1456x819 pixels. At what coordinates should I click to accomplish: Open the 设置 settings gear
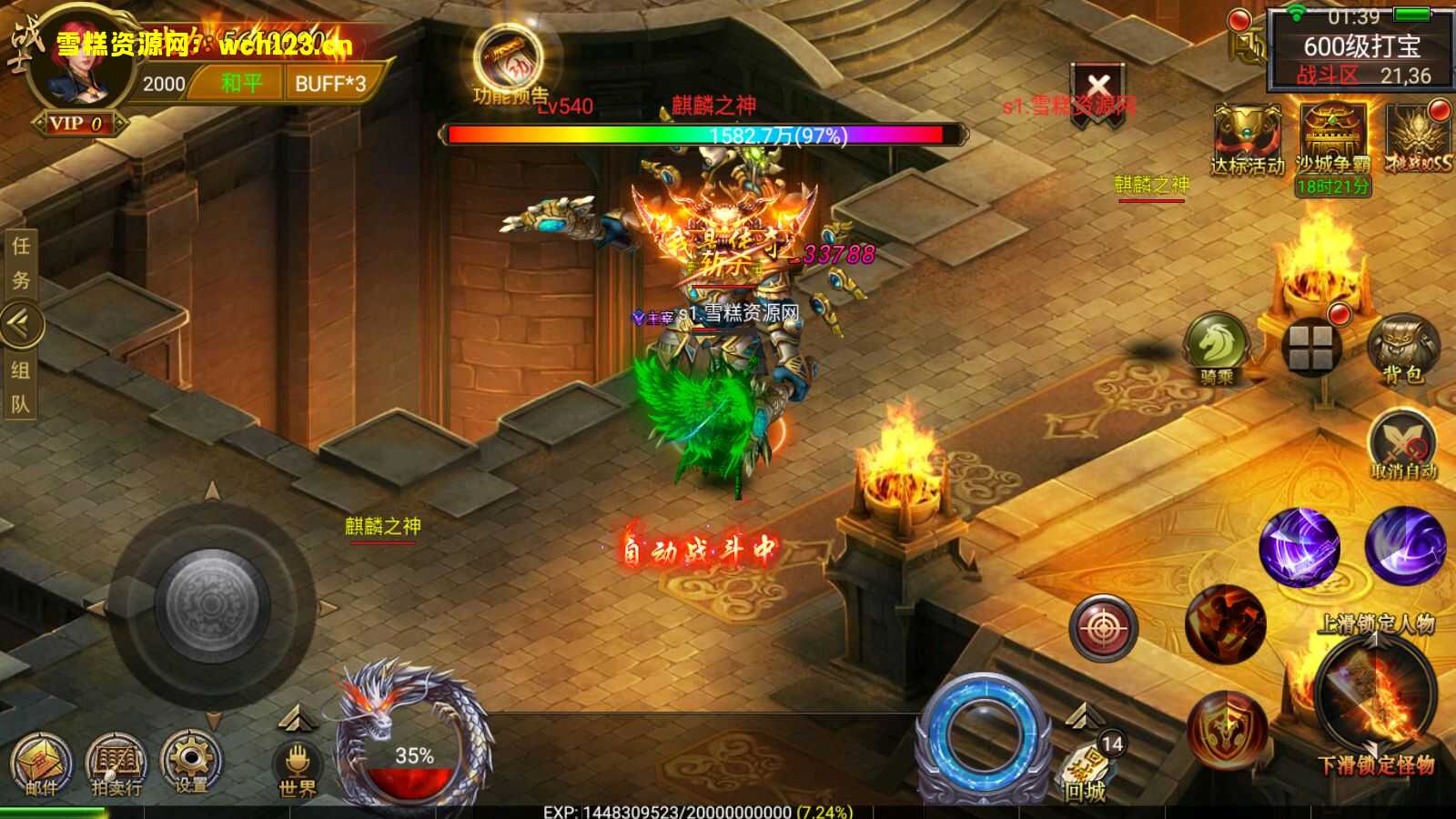tap(191, 761)
